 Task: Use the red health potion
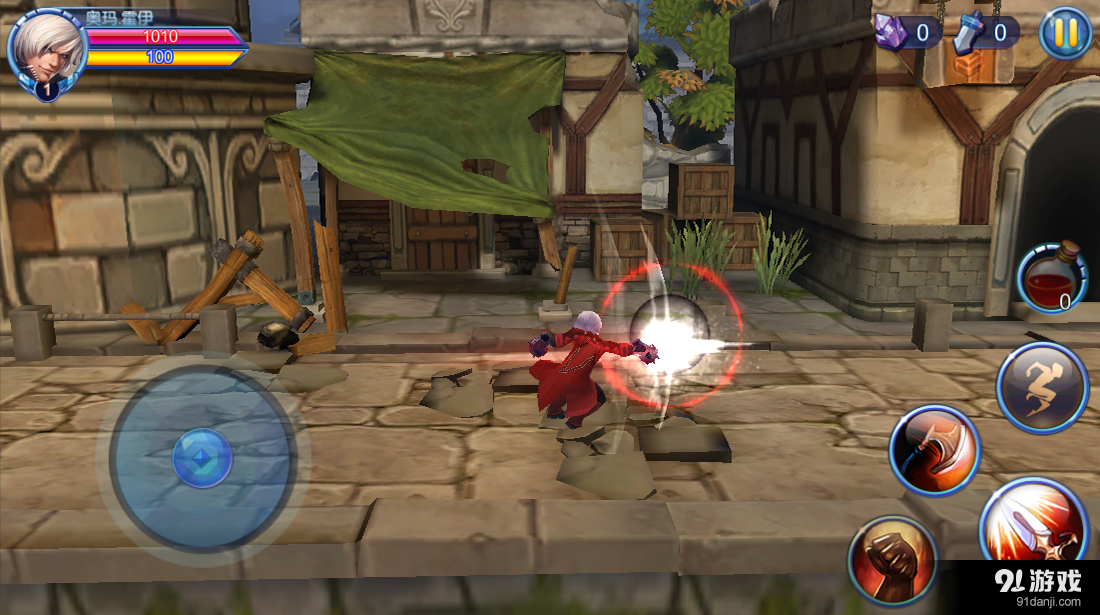1052,278
